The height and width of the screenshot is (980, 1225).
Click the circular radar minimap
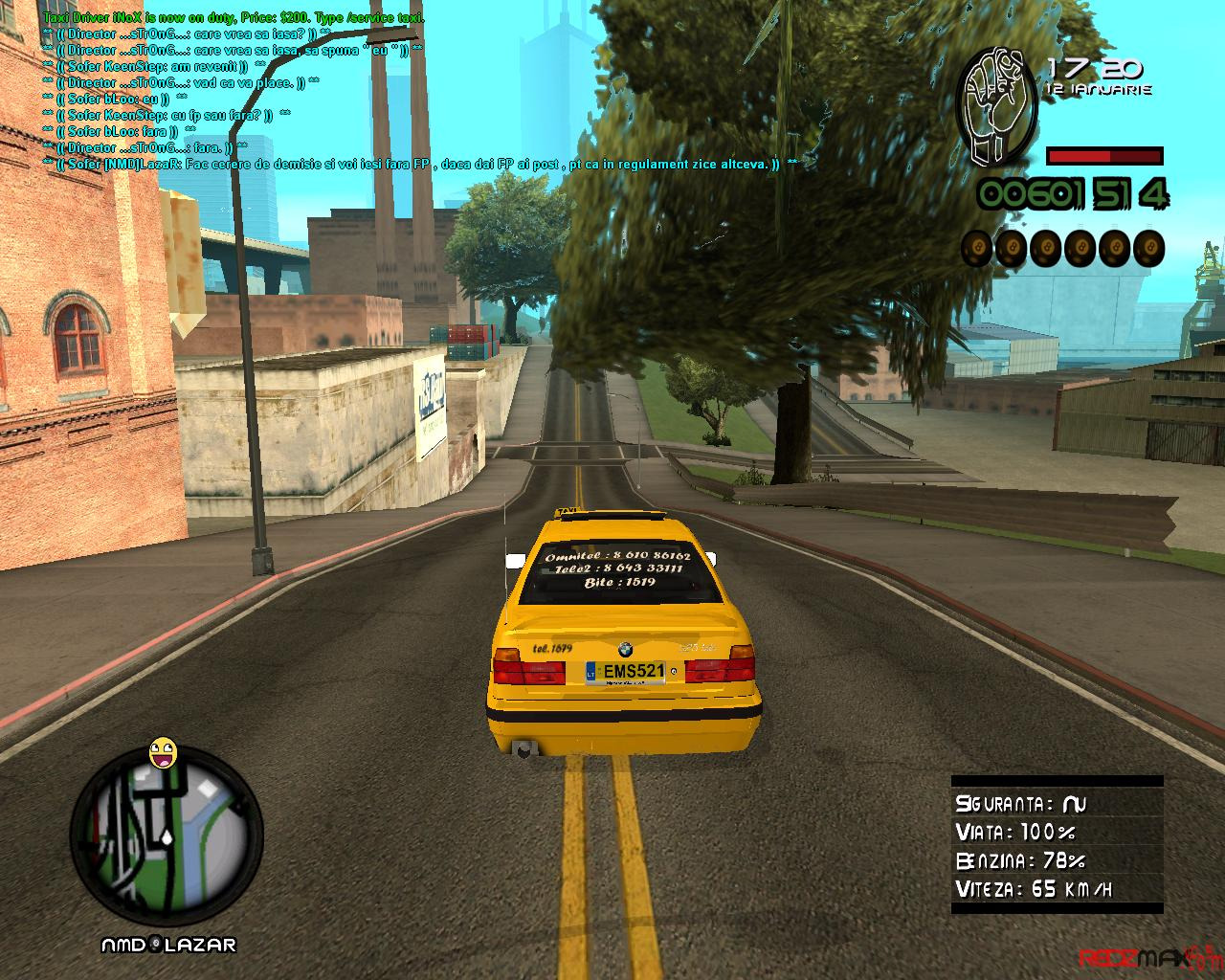click(167, 841)
